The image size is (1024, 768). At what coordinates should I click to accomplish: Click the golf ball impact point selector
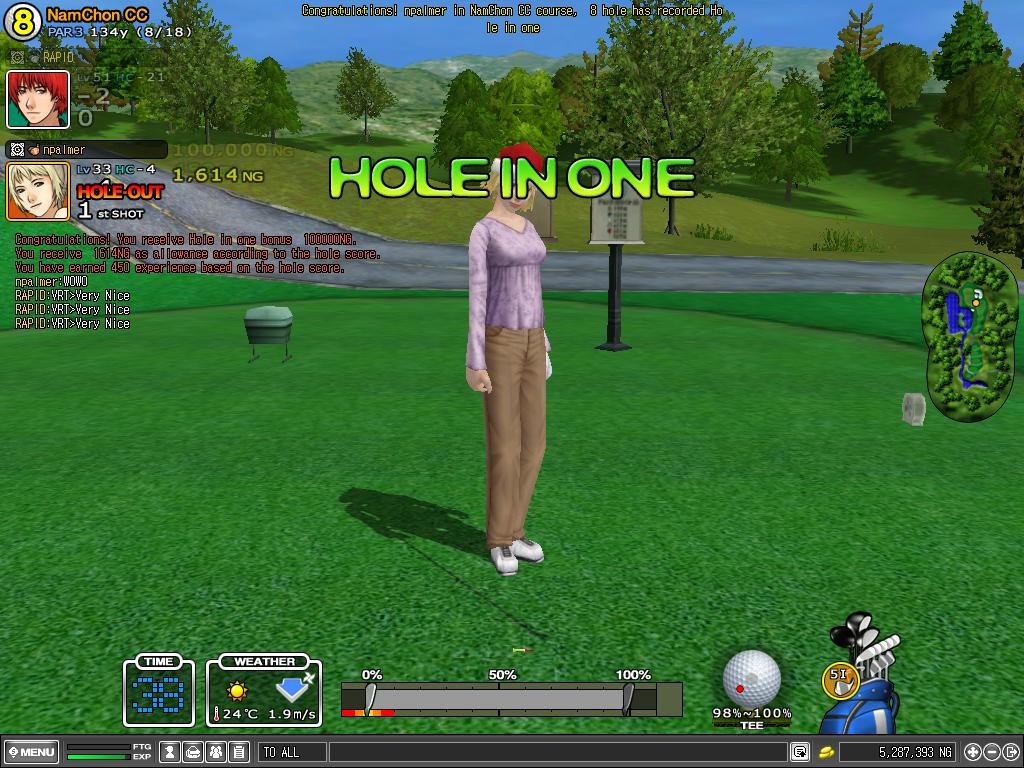coord(751,677)
